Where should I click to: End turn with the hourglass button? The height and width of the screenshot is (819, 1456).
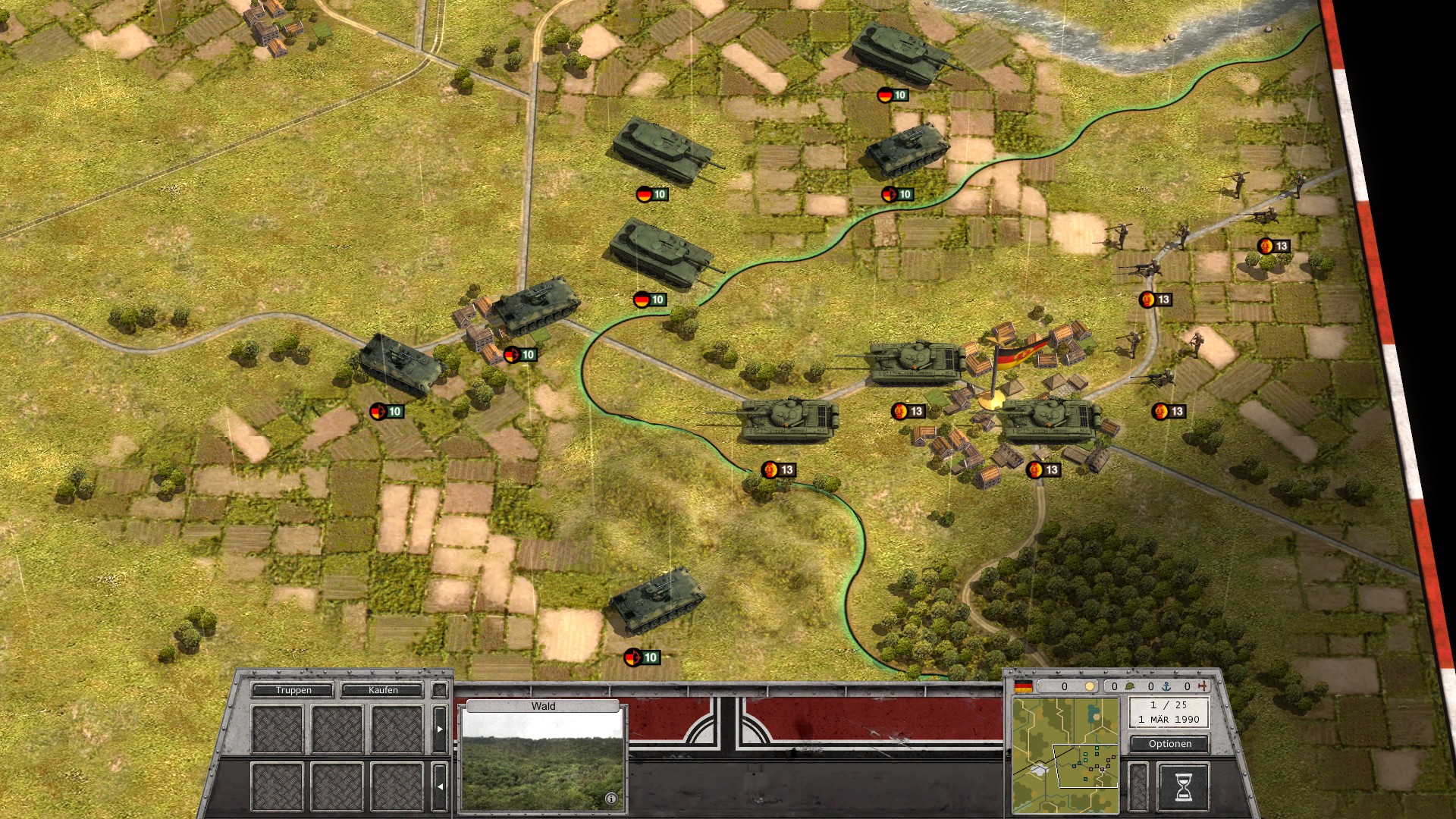tap(1183, 787)
